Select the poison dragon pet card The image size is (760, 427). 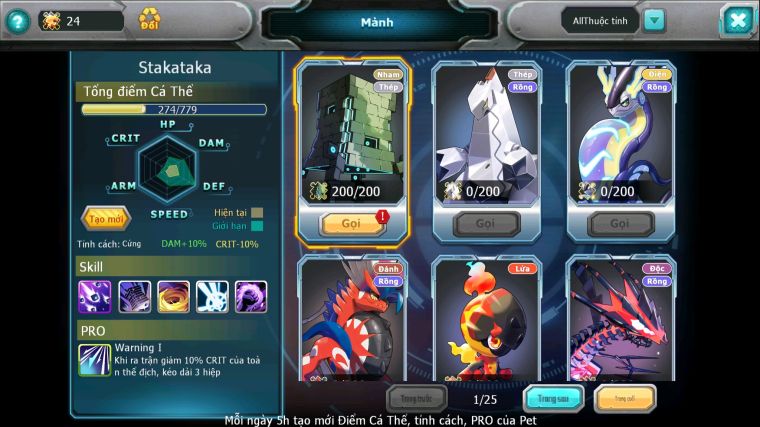pyautogui.click(x=620, y=320)
